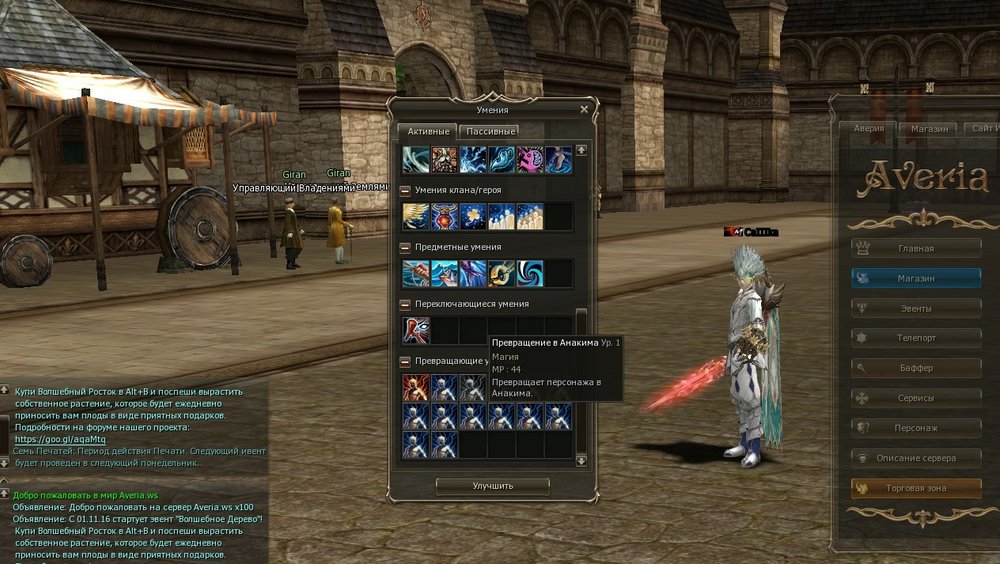The image size is (1000, 564).
Task: Click the Улучшить button
Action: [x=493, y=486]
